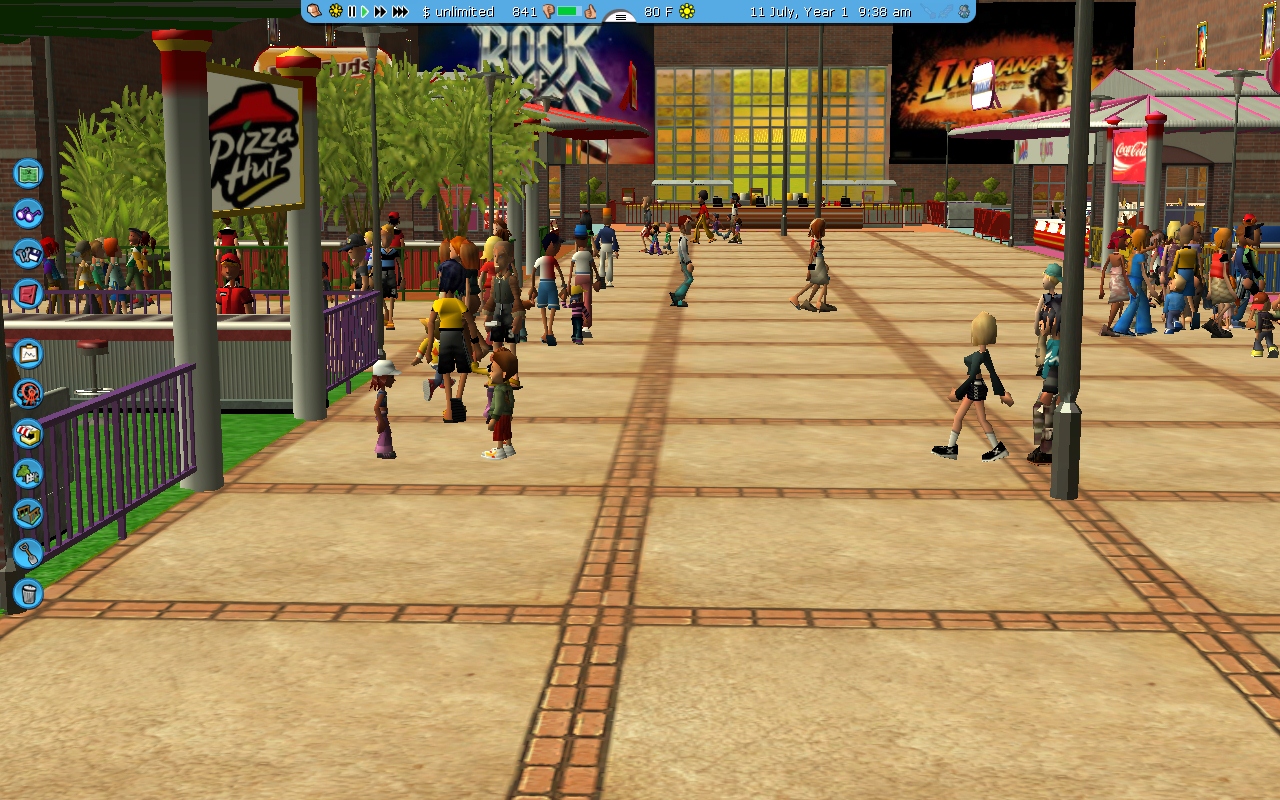Image resolution: width=1280 pixels, height=800 pixels.
Task: Open the park management chart icon
Action: pos(28,353)
